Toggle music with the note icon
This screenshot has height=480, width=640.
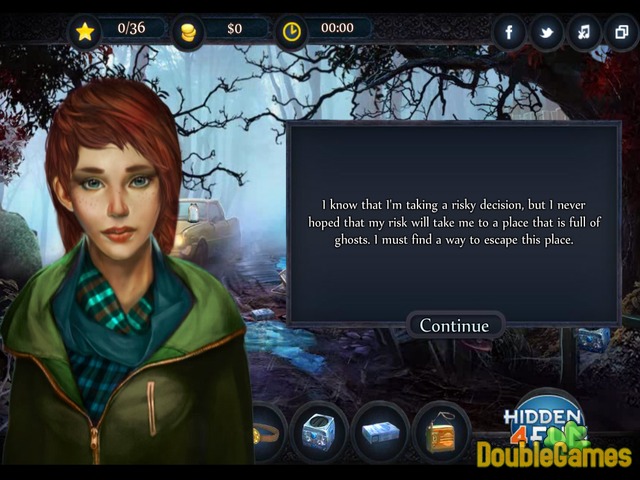point(583,32)
